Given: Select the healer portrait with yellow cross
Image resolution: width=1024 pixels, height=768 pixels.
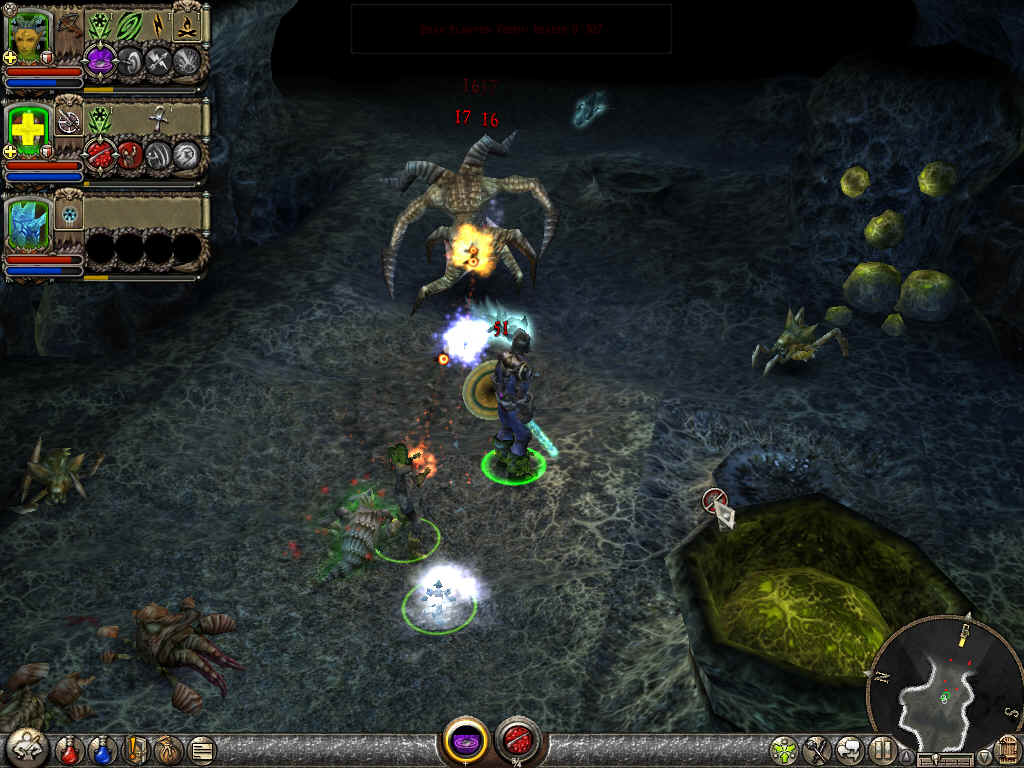Looking at the screenshot, I should [x=28, y=130].
